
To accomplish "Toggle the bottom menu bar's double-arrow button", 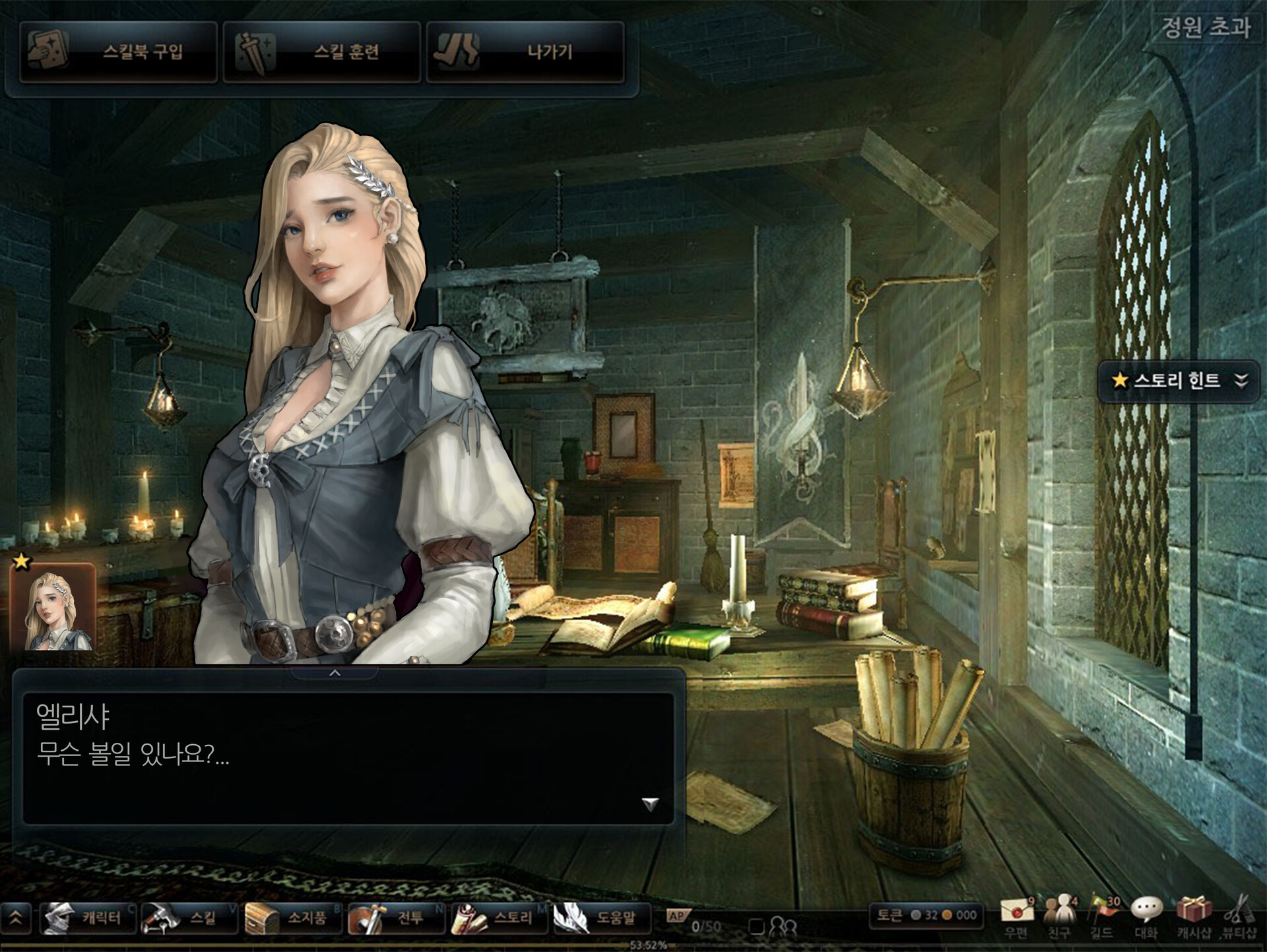I will (x=16, y=918).
